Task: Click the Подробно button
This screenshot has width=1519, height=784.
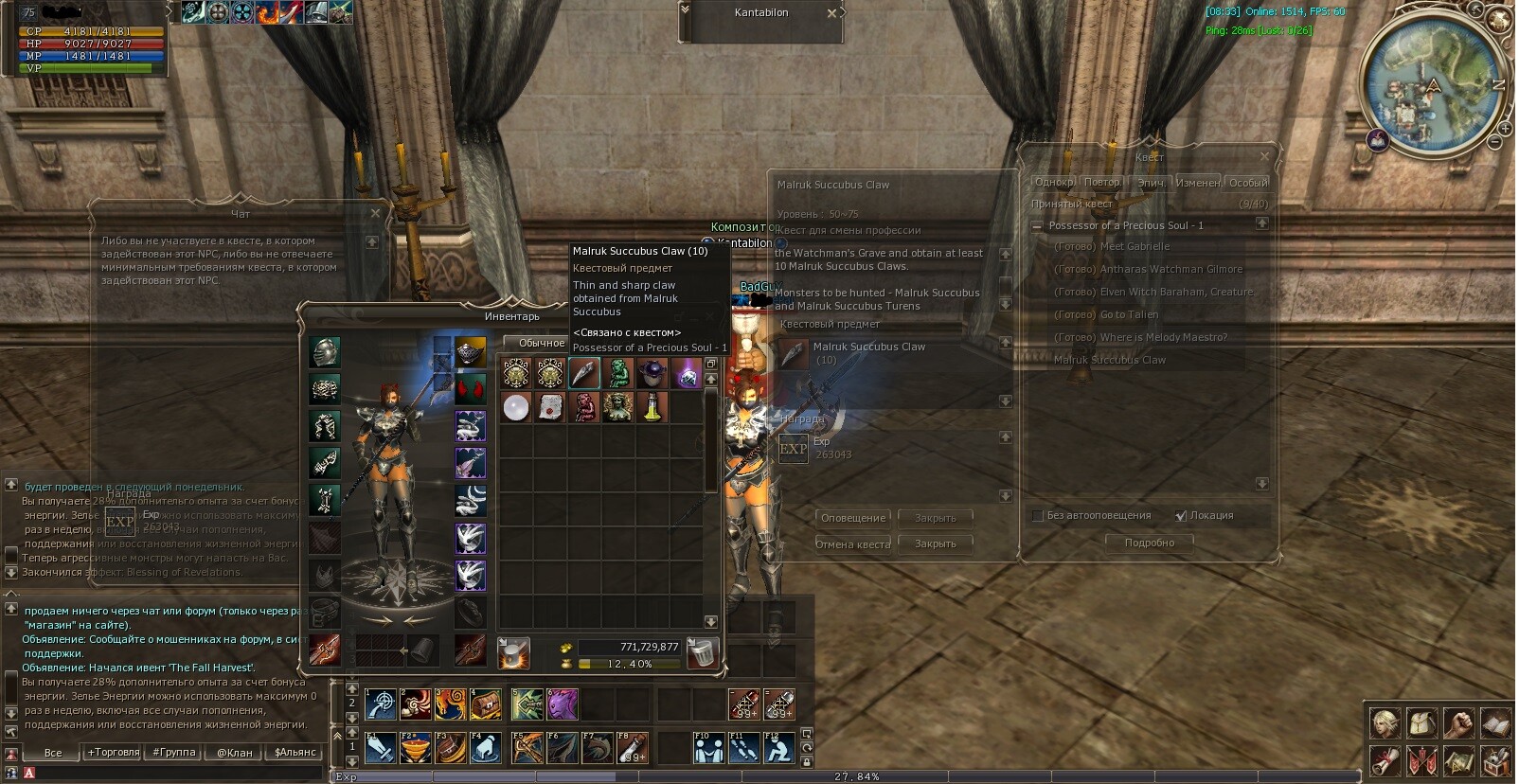Action: coord(1150,543)
